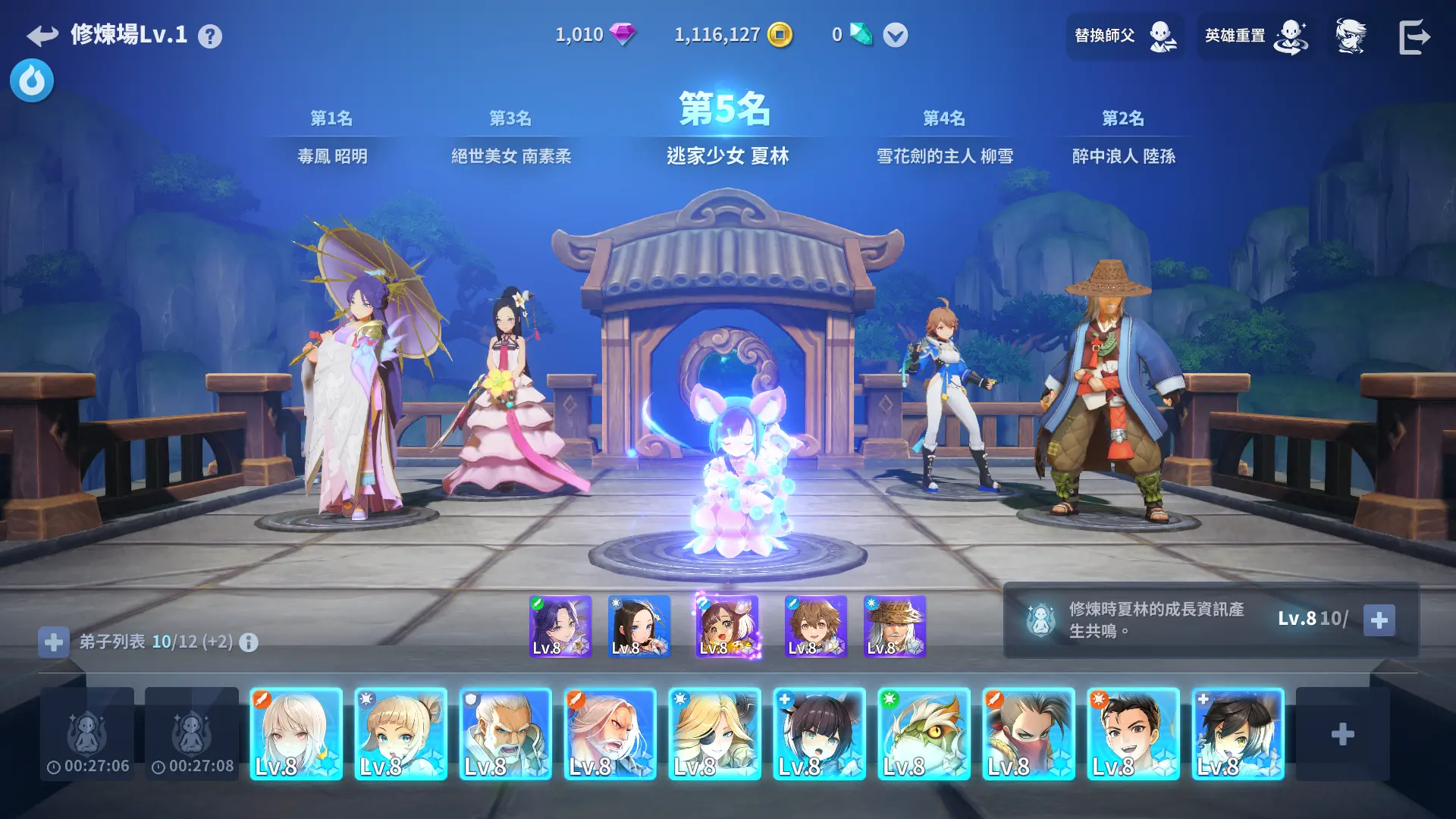Expand the currency dropdown arrow

[895, 35]
